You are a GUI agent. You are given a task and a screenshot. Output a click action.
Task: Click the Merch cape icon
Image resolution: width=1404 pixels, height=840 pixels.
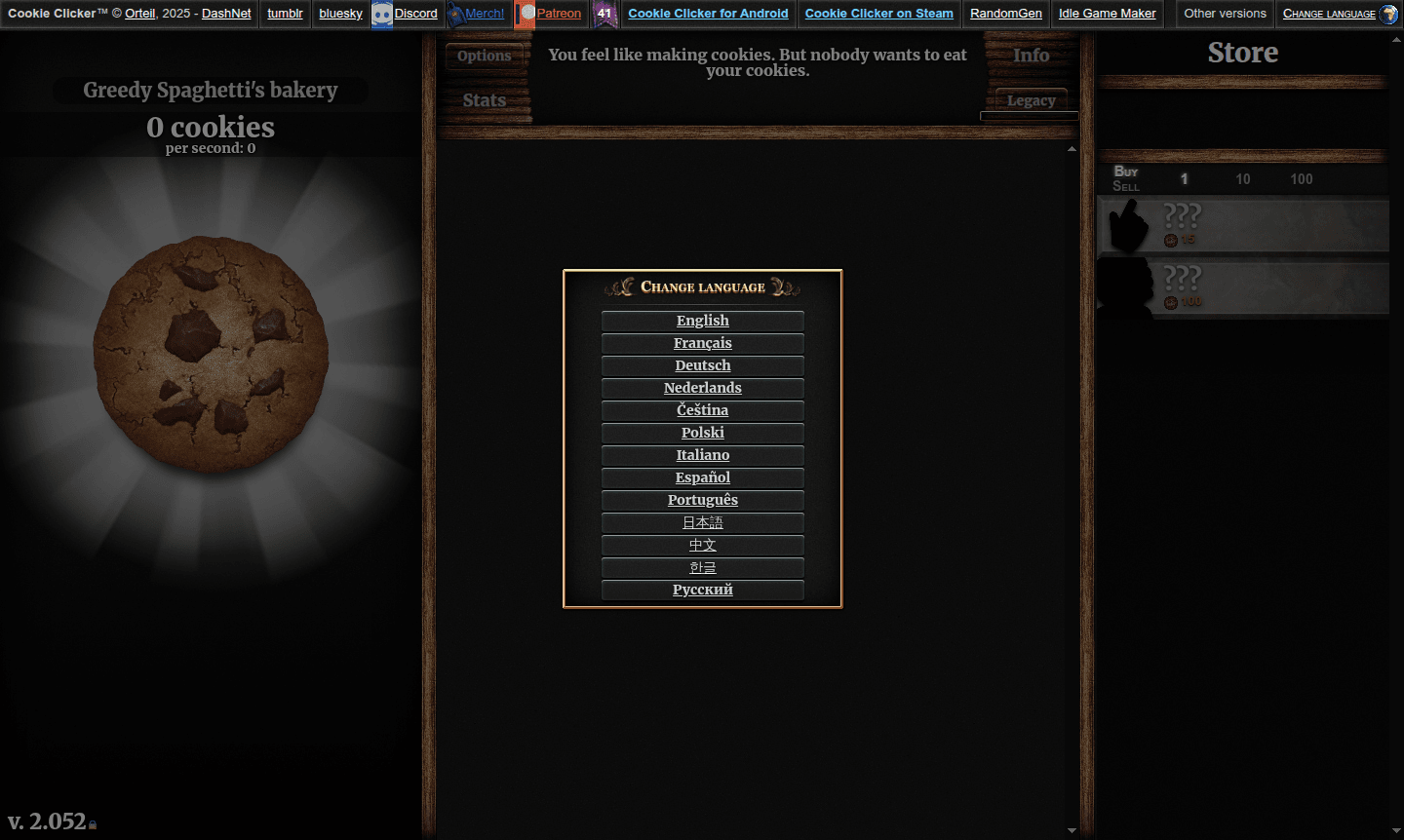(x=455, y=14)
